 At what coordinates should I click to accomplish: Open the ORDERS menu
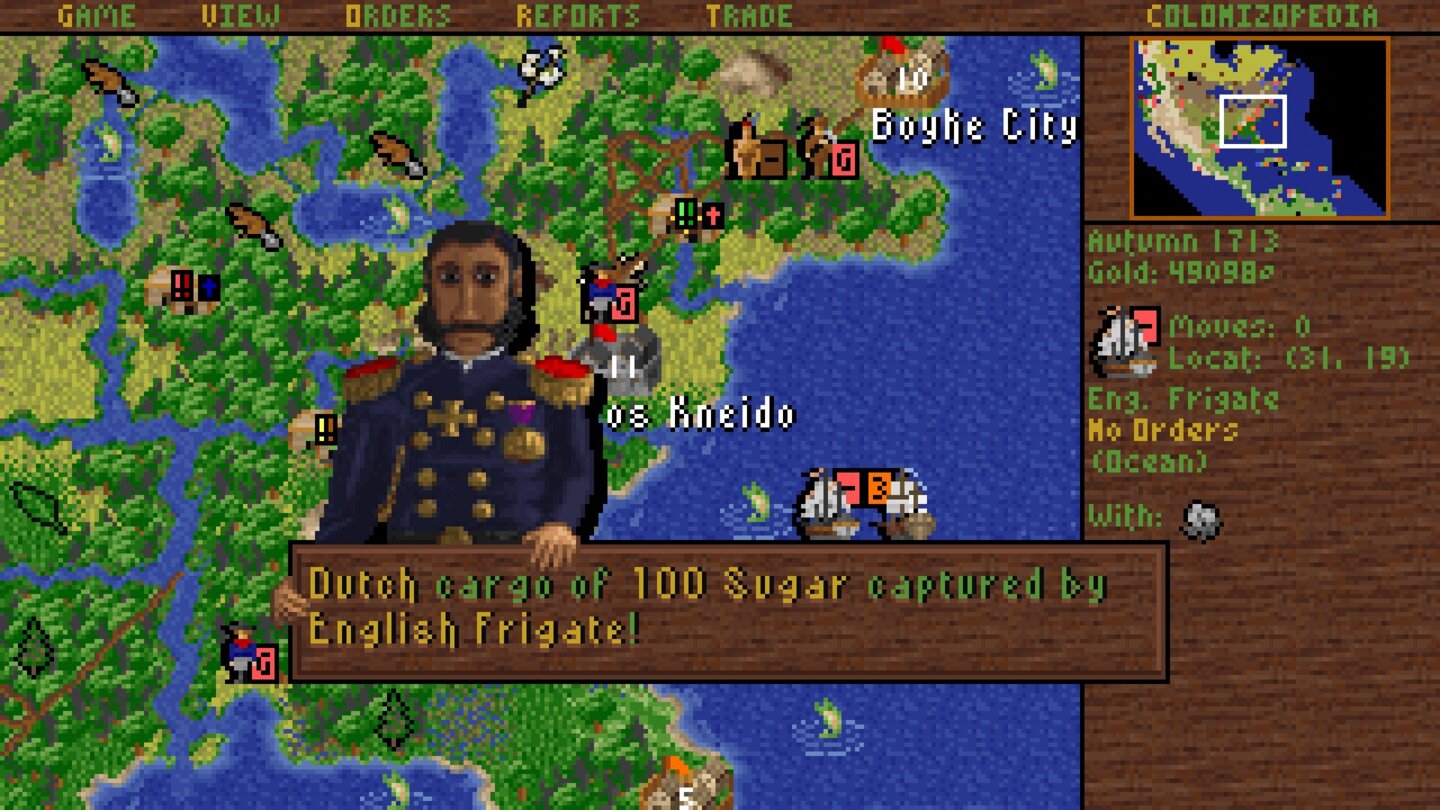coord(394,16)
